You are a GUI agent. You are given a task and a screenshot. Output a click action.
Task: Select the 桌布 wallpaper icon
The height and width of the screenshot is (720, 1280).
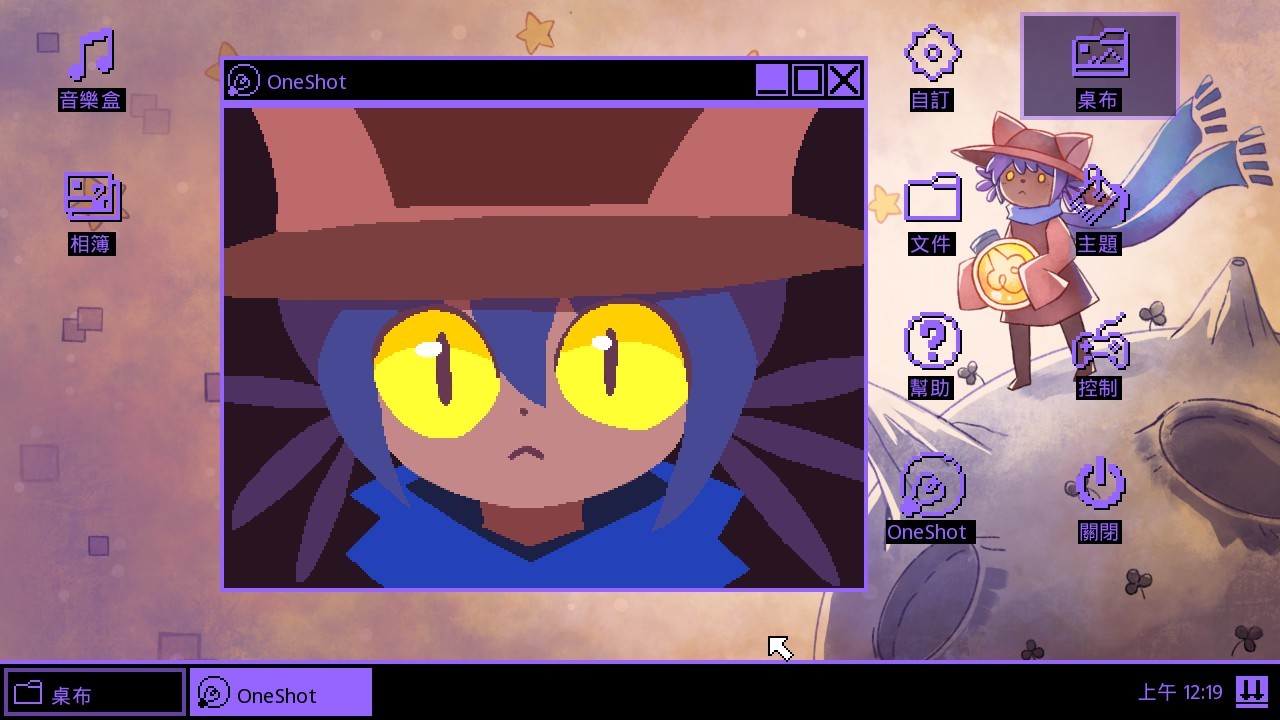1099,56
